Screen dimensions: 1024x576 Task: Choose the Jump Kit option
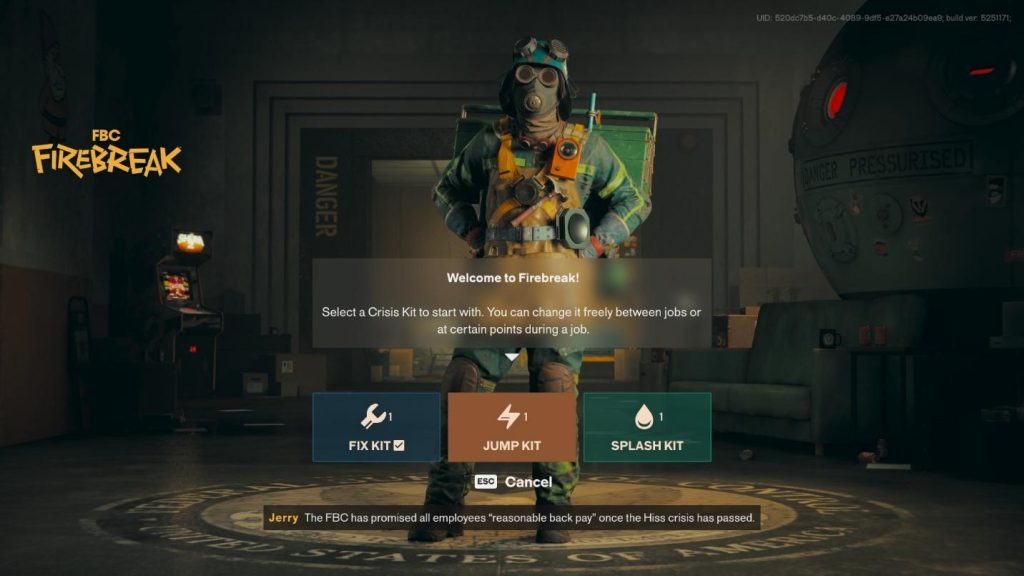(x=512, y=427)
